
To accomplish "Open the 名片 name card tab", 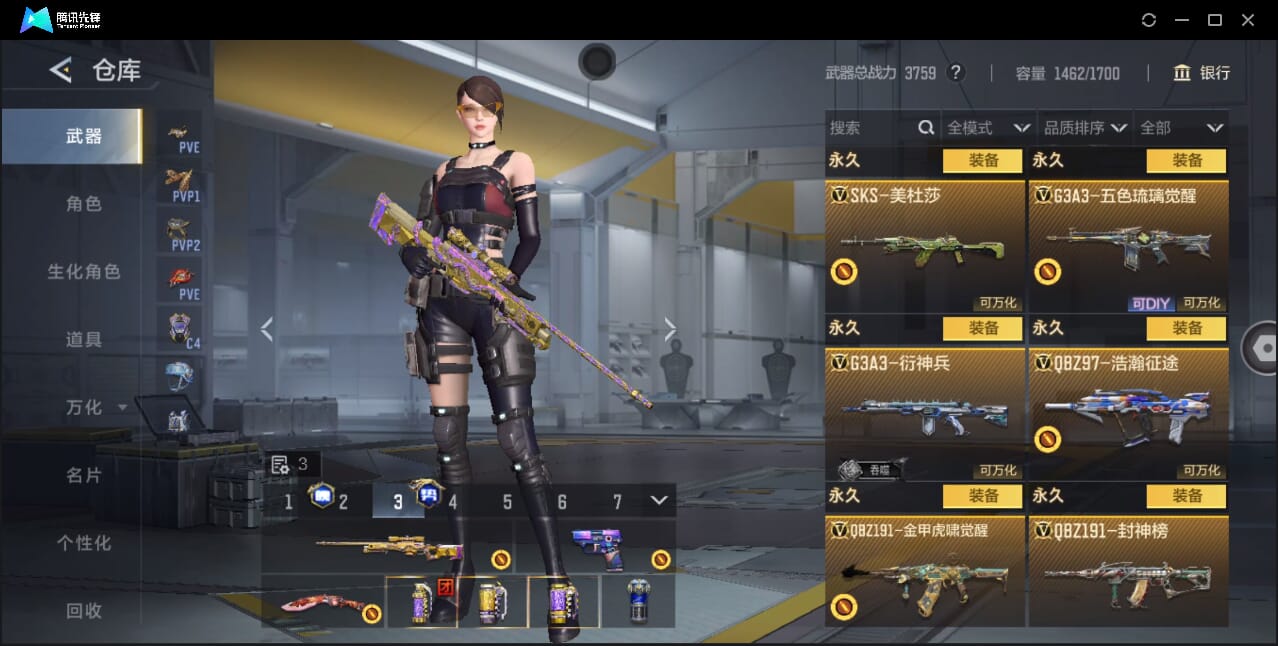I will [x=84, y=476].
